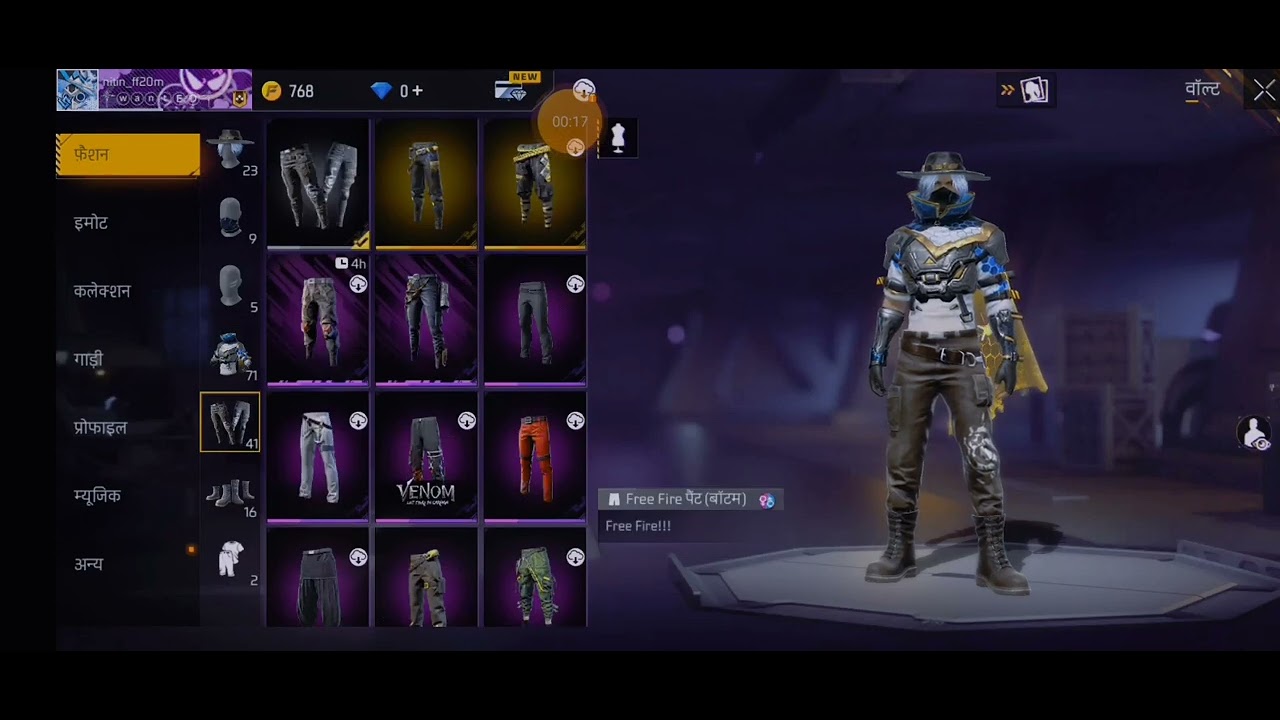Add diamonds using the diamond counter
This screenshot has height=720, width=1280.
(397, 91)
